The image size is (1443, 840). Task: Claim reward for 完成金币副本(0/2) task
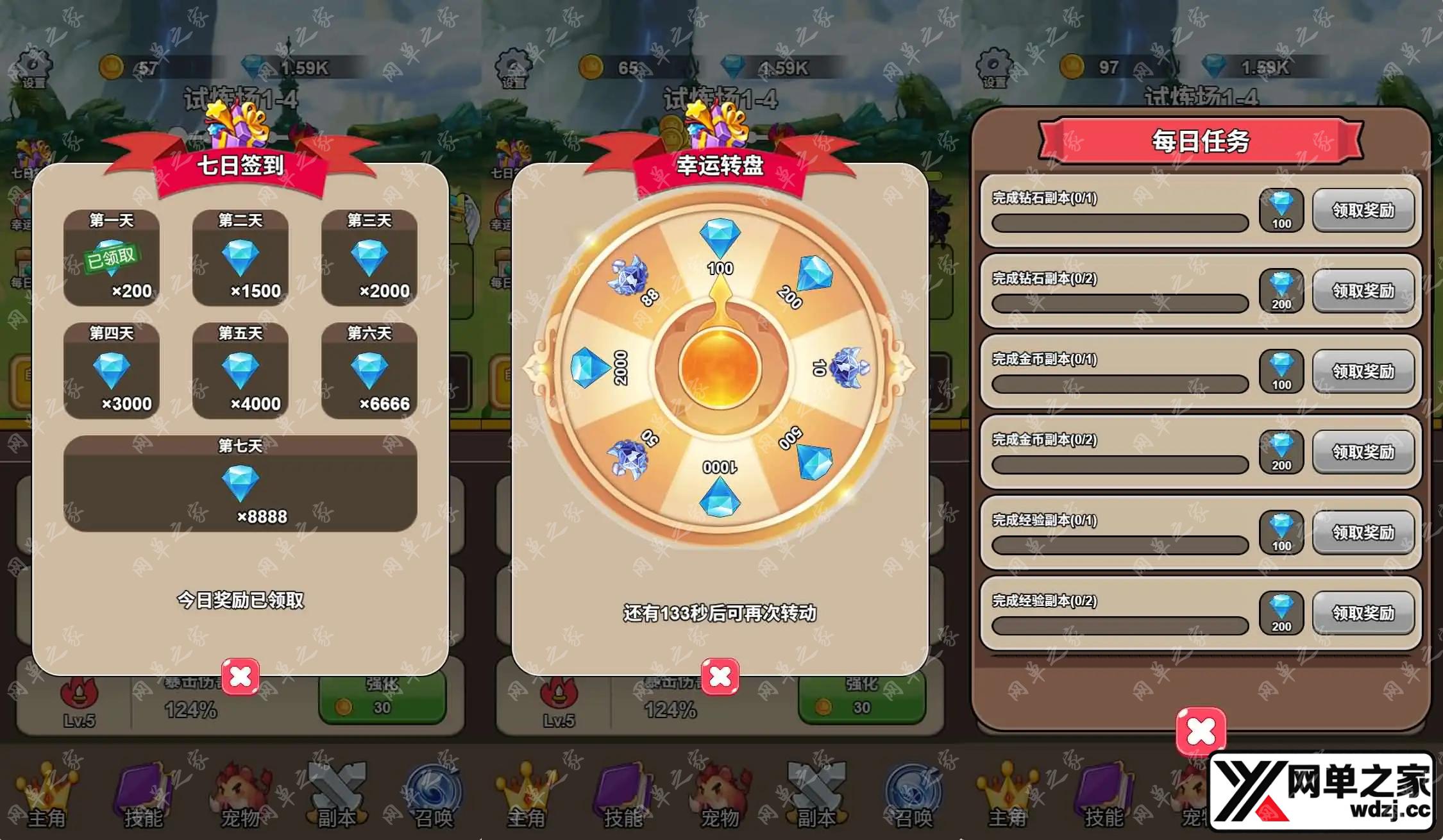click(1363, 452)
